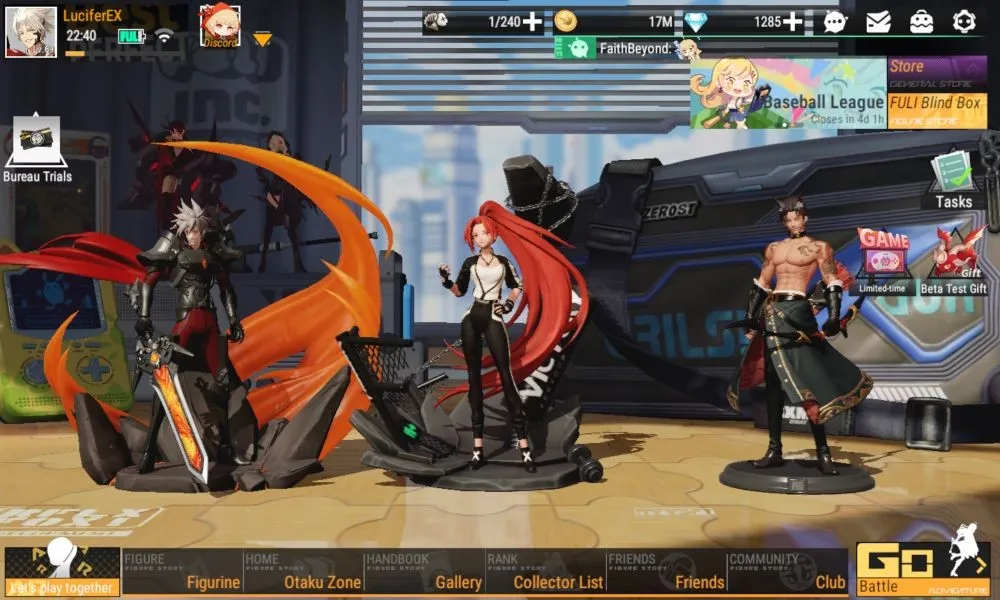Image resolution: width=1000 pixels, height=600 pixels.
Task: Add more stamina with the plus button
Action: pos(533,21)
